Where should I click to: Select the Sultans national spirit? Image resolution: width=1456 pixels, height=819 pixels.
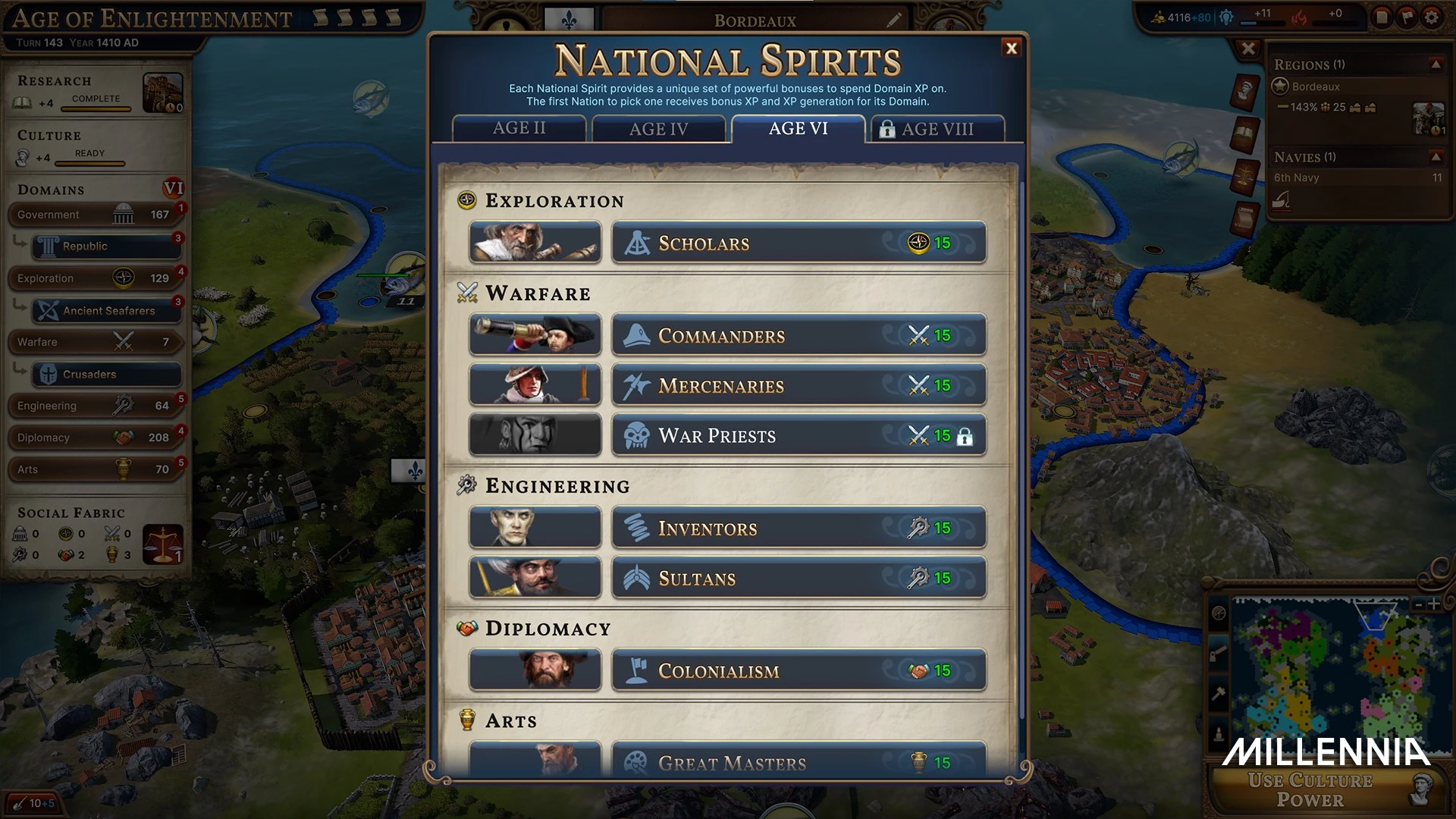pos(799,578)
